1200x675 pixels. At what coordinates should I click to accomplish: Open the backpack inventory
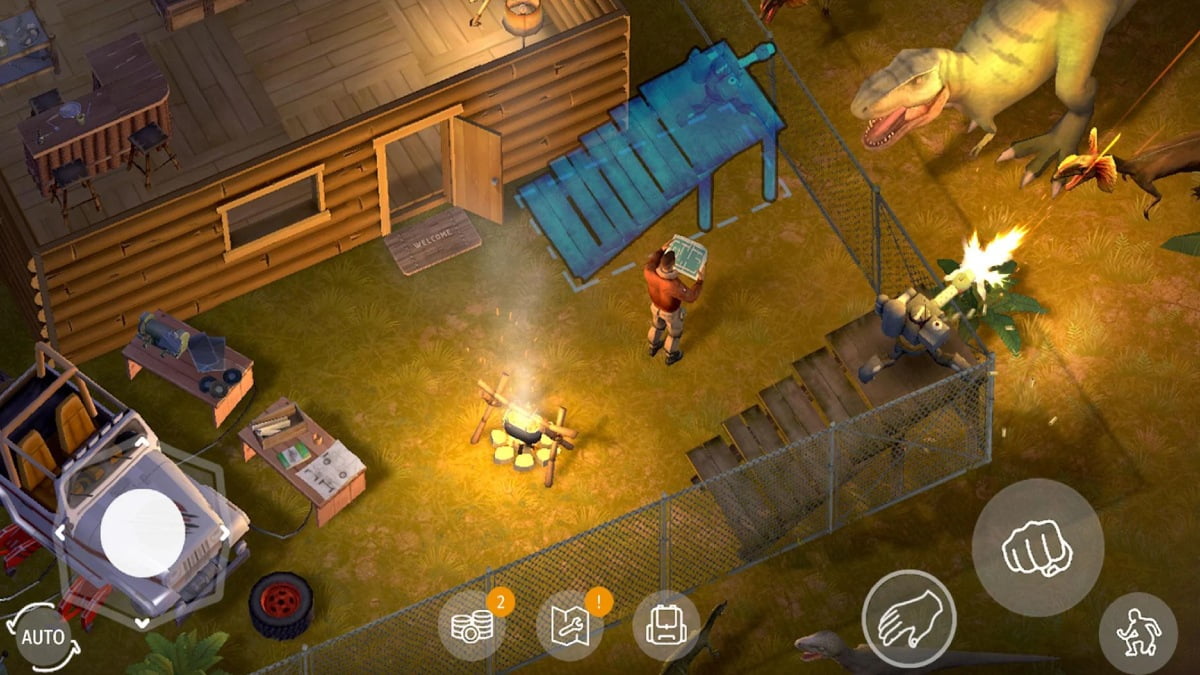[x=665, y=626]
